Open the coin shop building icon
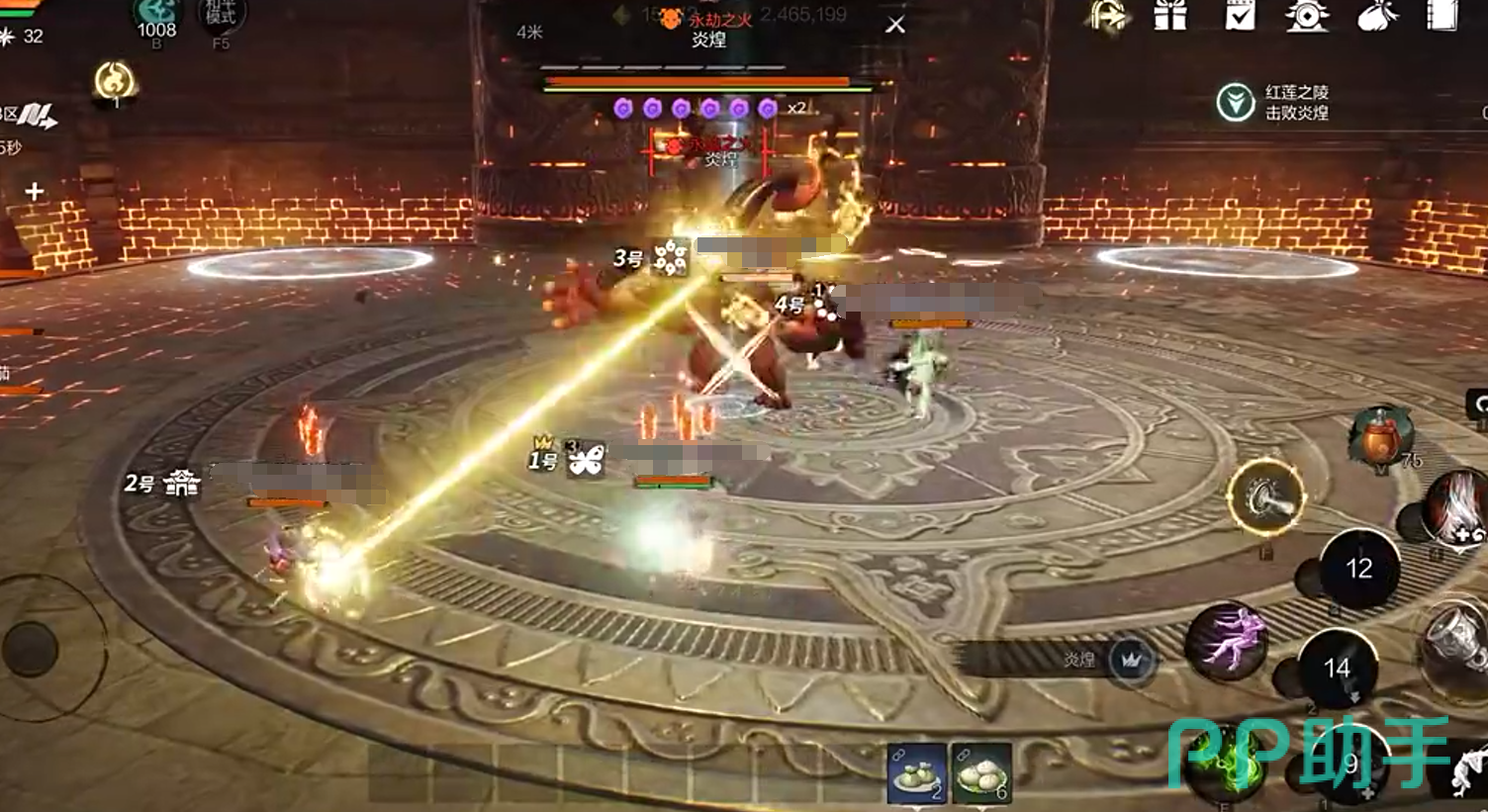This screenshot has width=1488, height=812. coord(1307,15)
